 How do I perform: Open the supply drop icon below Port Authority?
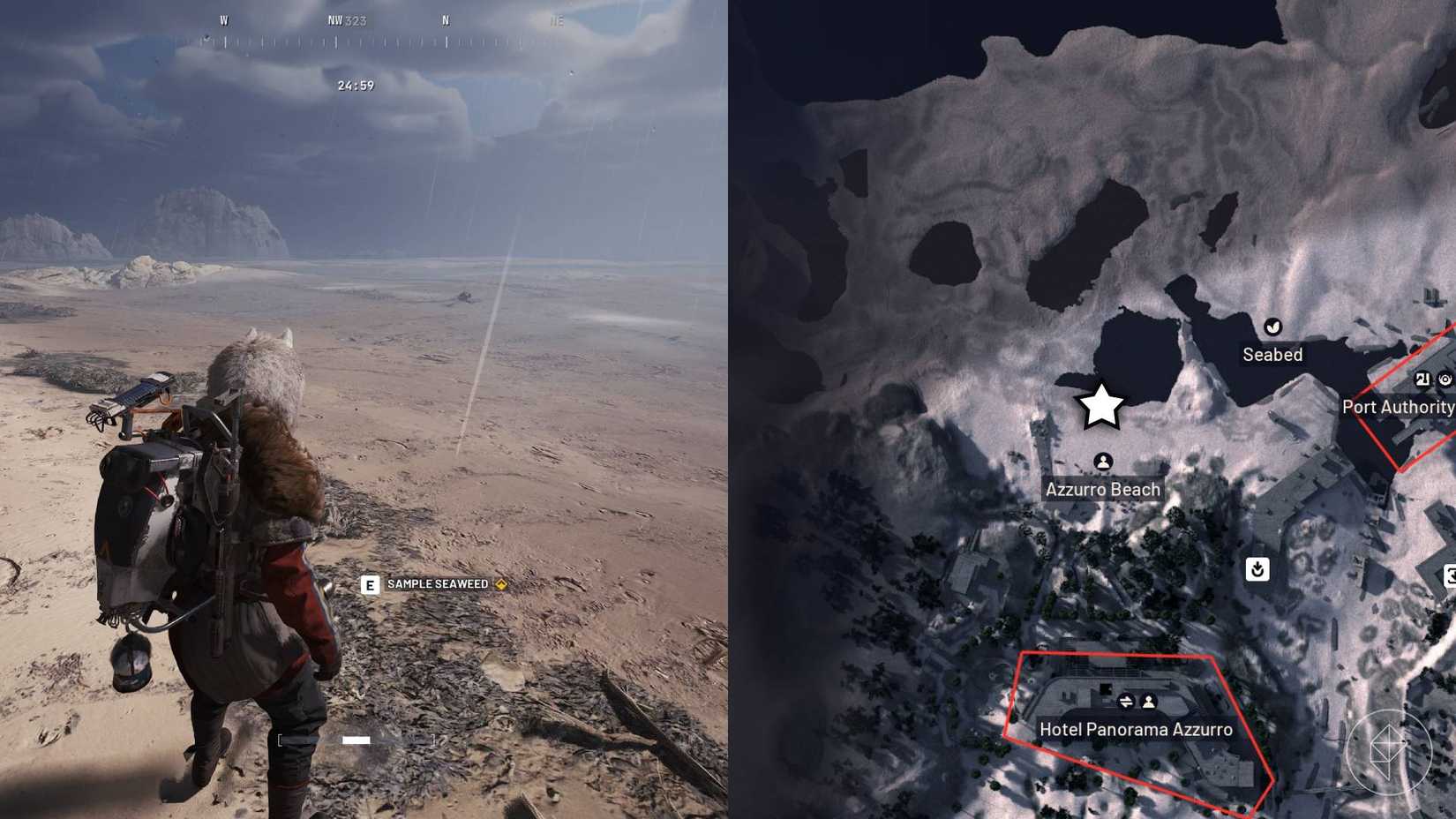1258,570
